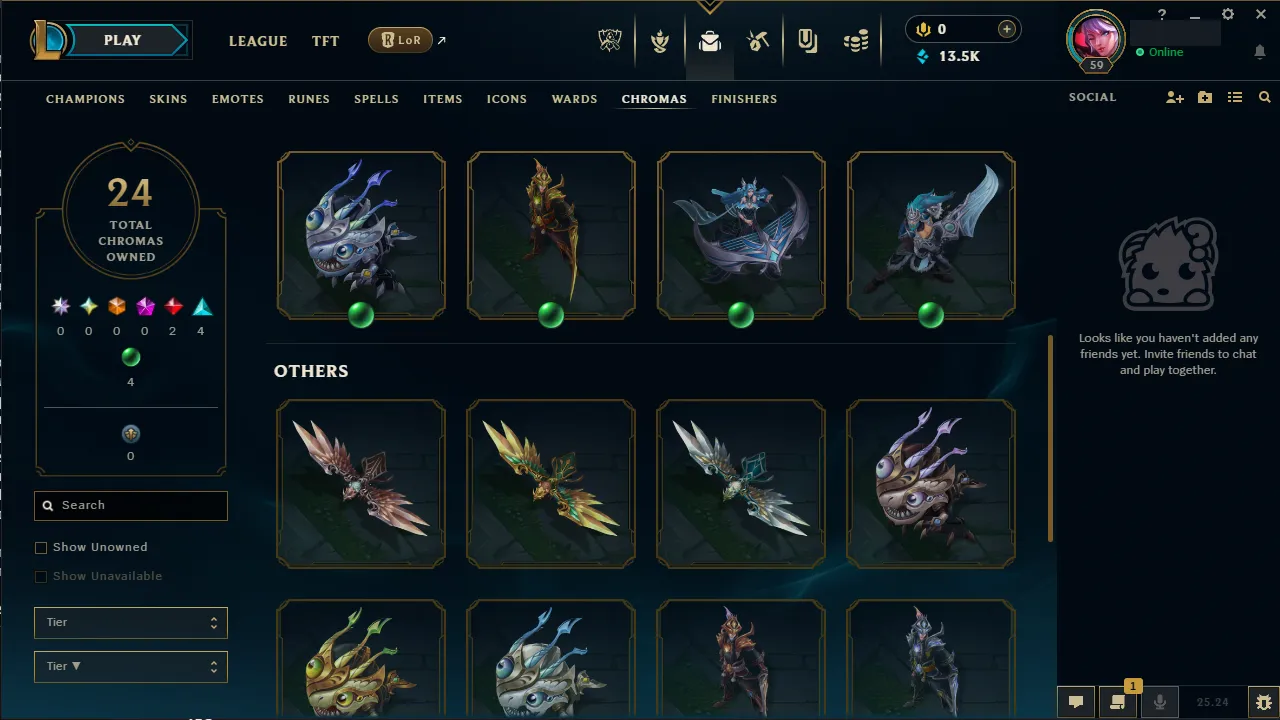Report a bug with the bug icon

[1262, 701]
